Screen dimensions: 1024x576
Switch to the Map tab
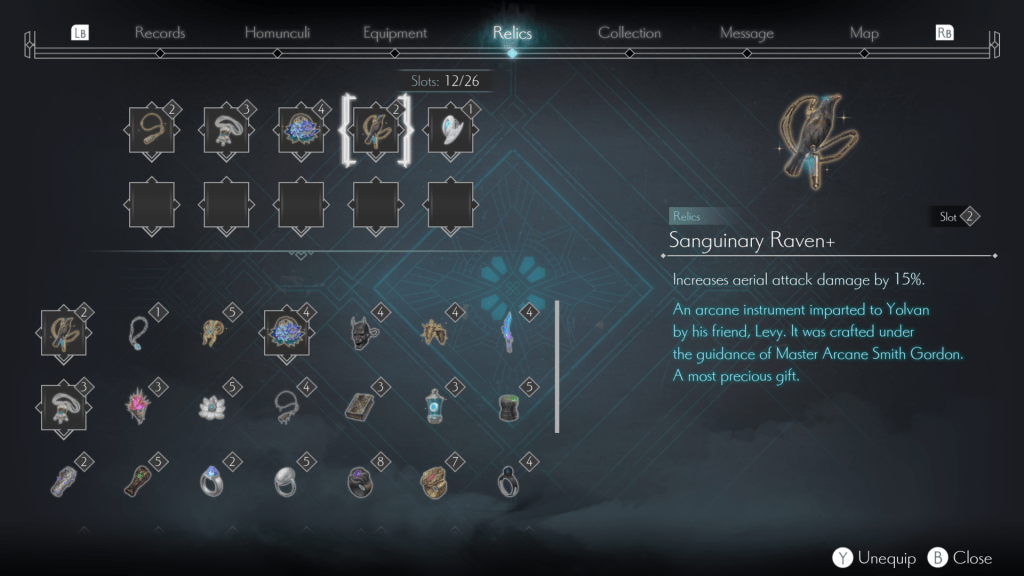pos(864,33)
